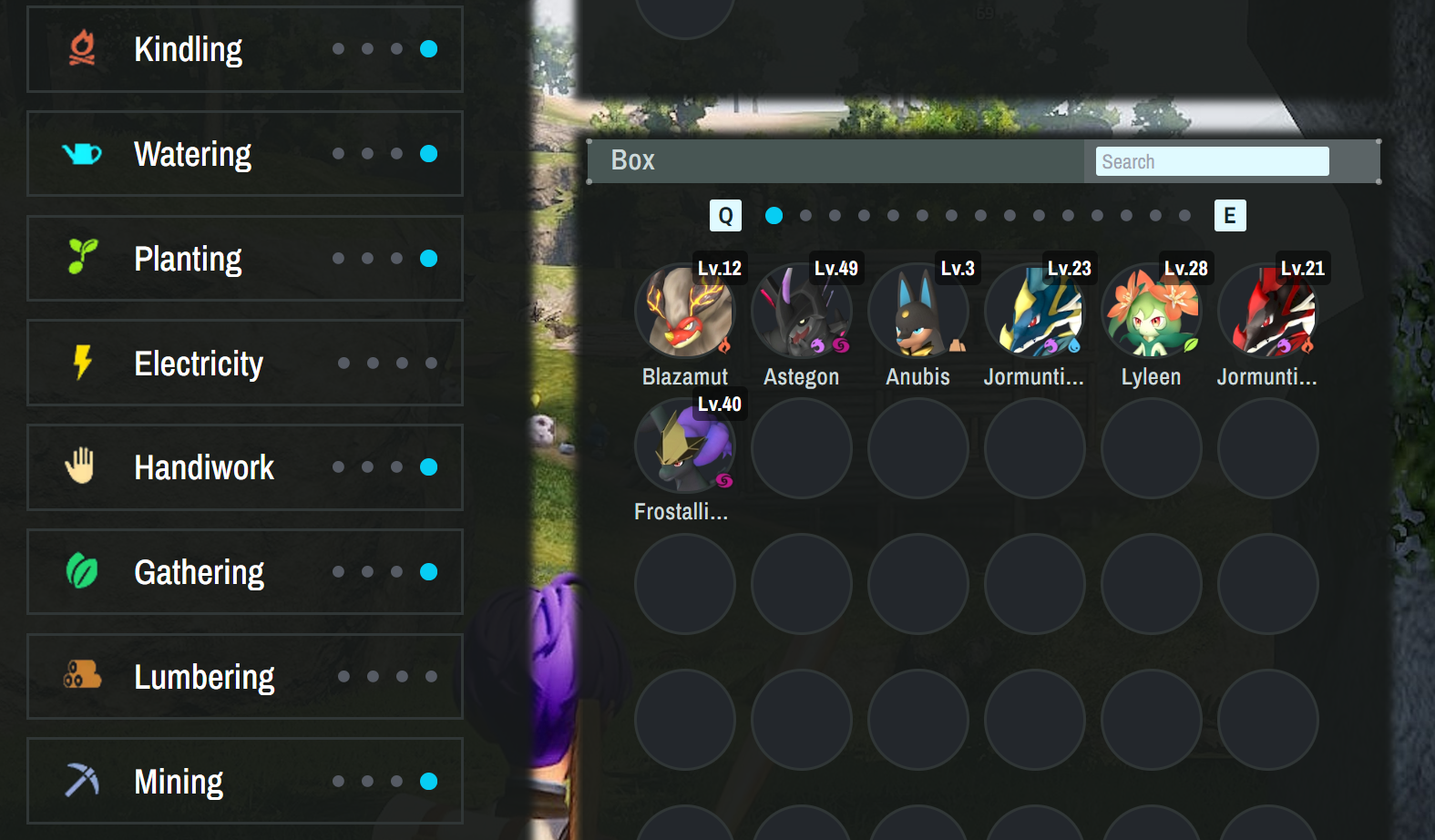Select the level 40 Frostallion Noct
The image size is (1435, 840).
point(685,448)
